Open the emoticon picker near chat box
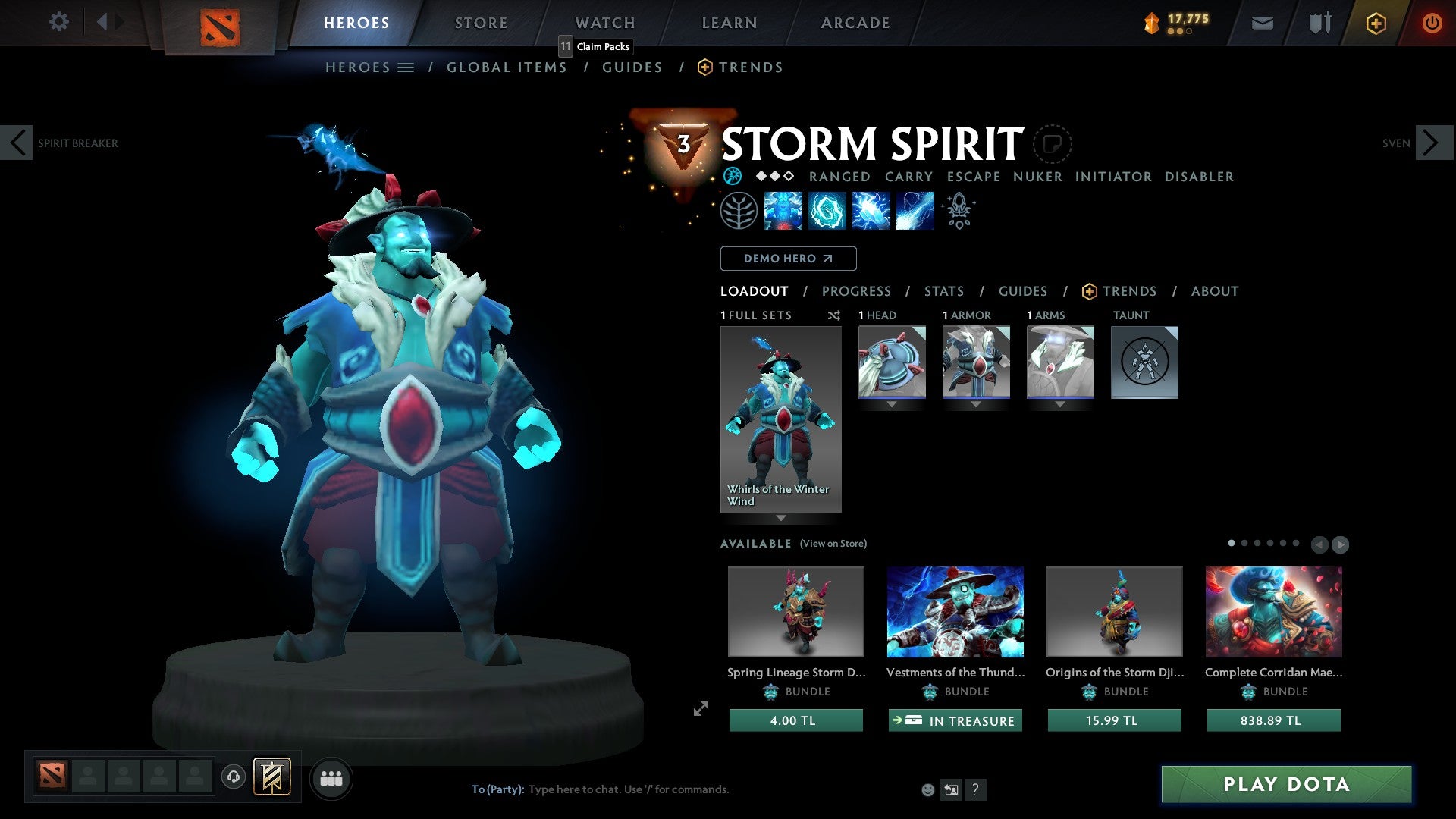Viewport: 1456px width, 819px height. click(927, 789)
